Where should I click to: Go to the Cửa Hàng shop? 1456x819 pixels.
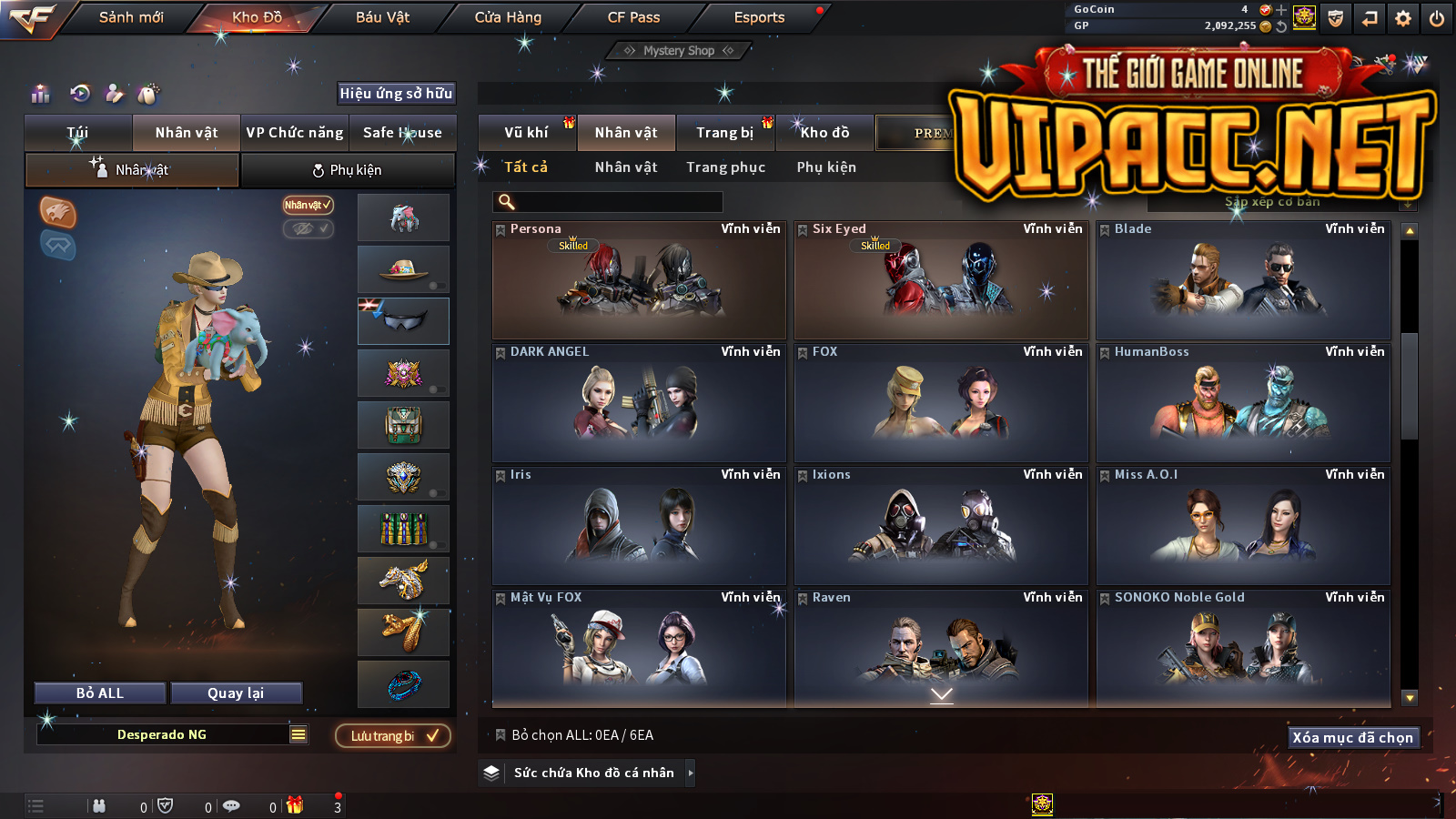click(508, 17)
